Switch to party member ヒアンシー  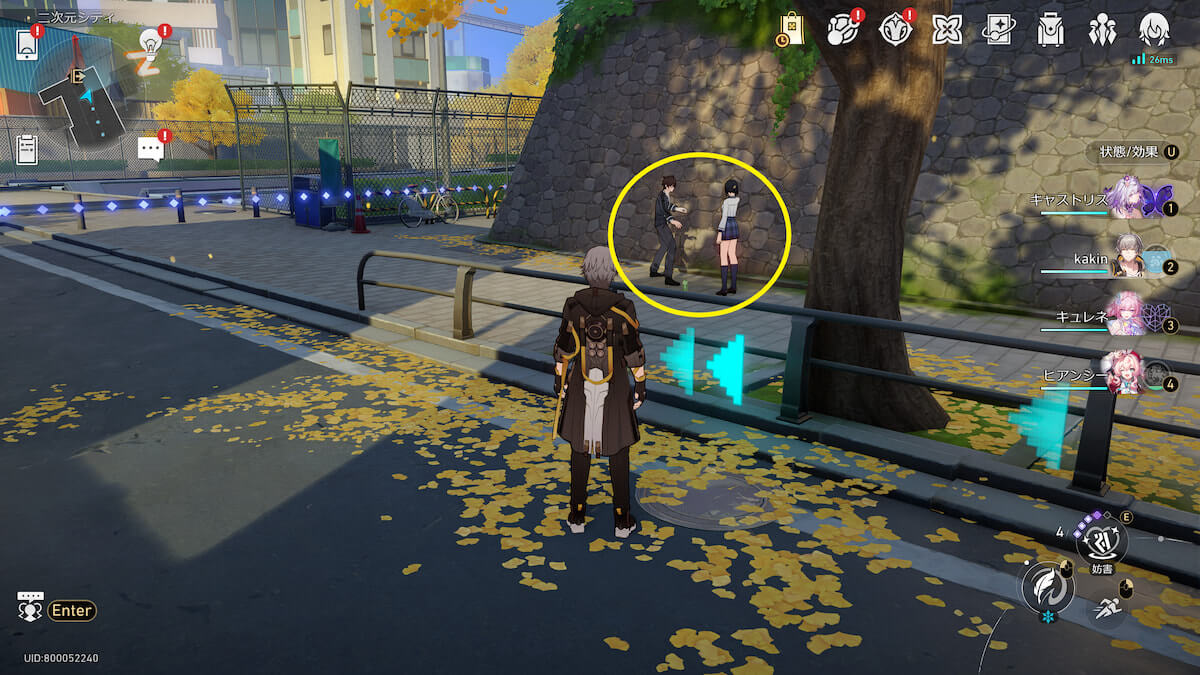pyautogui.click(x=1123, y=375)
